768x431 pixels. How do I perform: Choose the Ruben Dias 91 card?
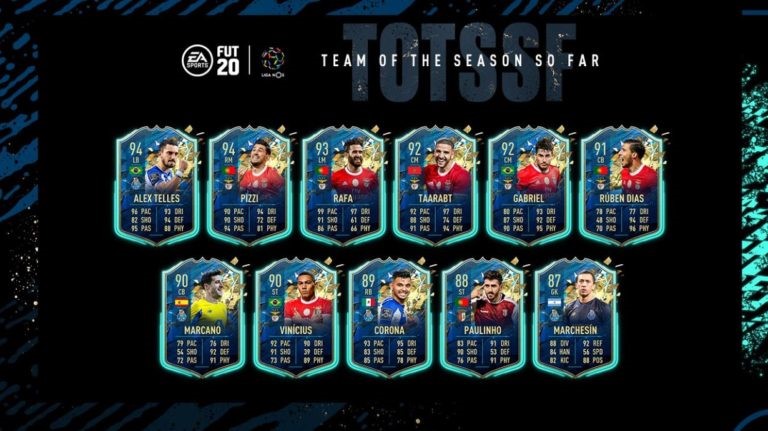pos(623,185)
